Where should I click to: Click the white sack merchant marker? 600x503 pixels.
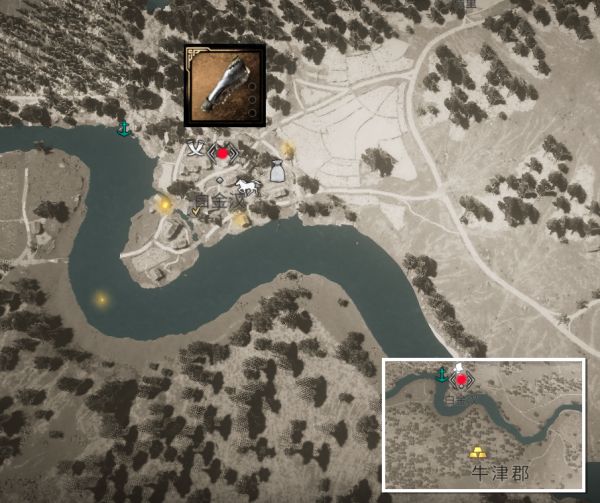277,172
